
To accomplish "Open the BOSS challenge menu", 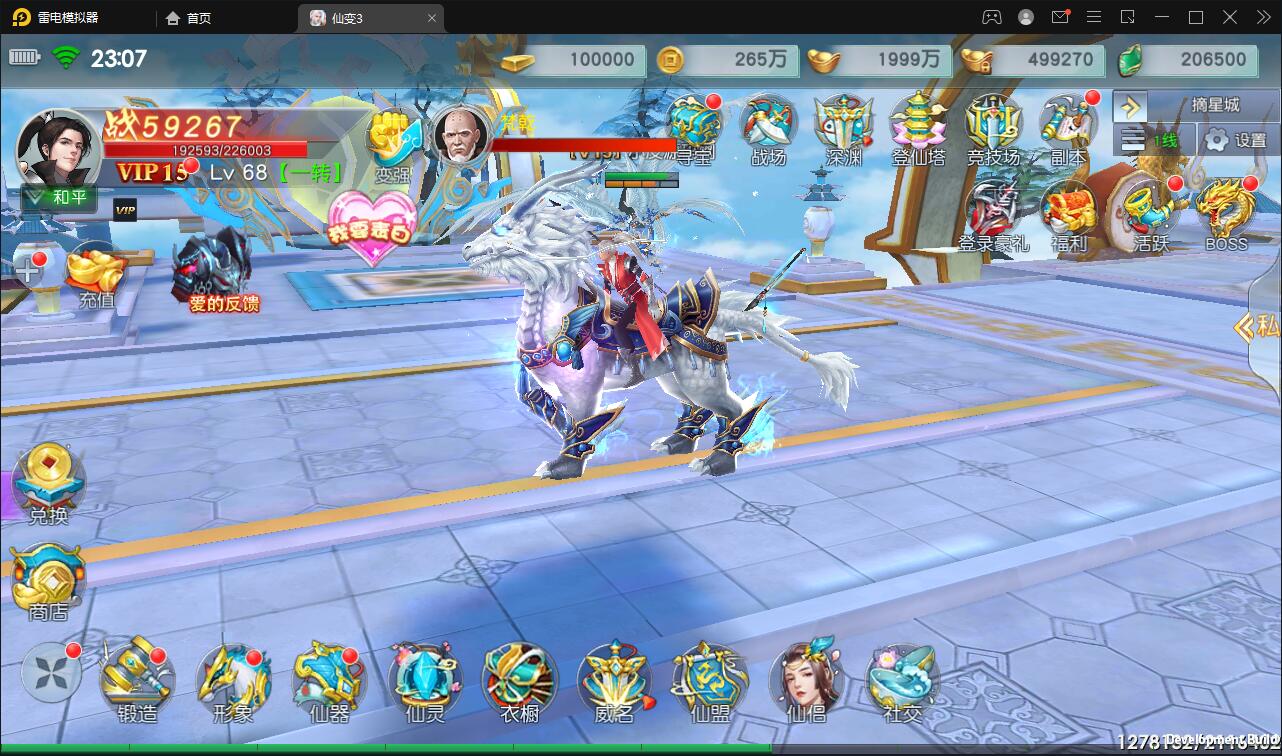I will click(x=1226, y=214).
